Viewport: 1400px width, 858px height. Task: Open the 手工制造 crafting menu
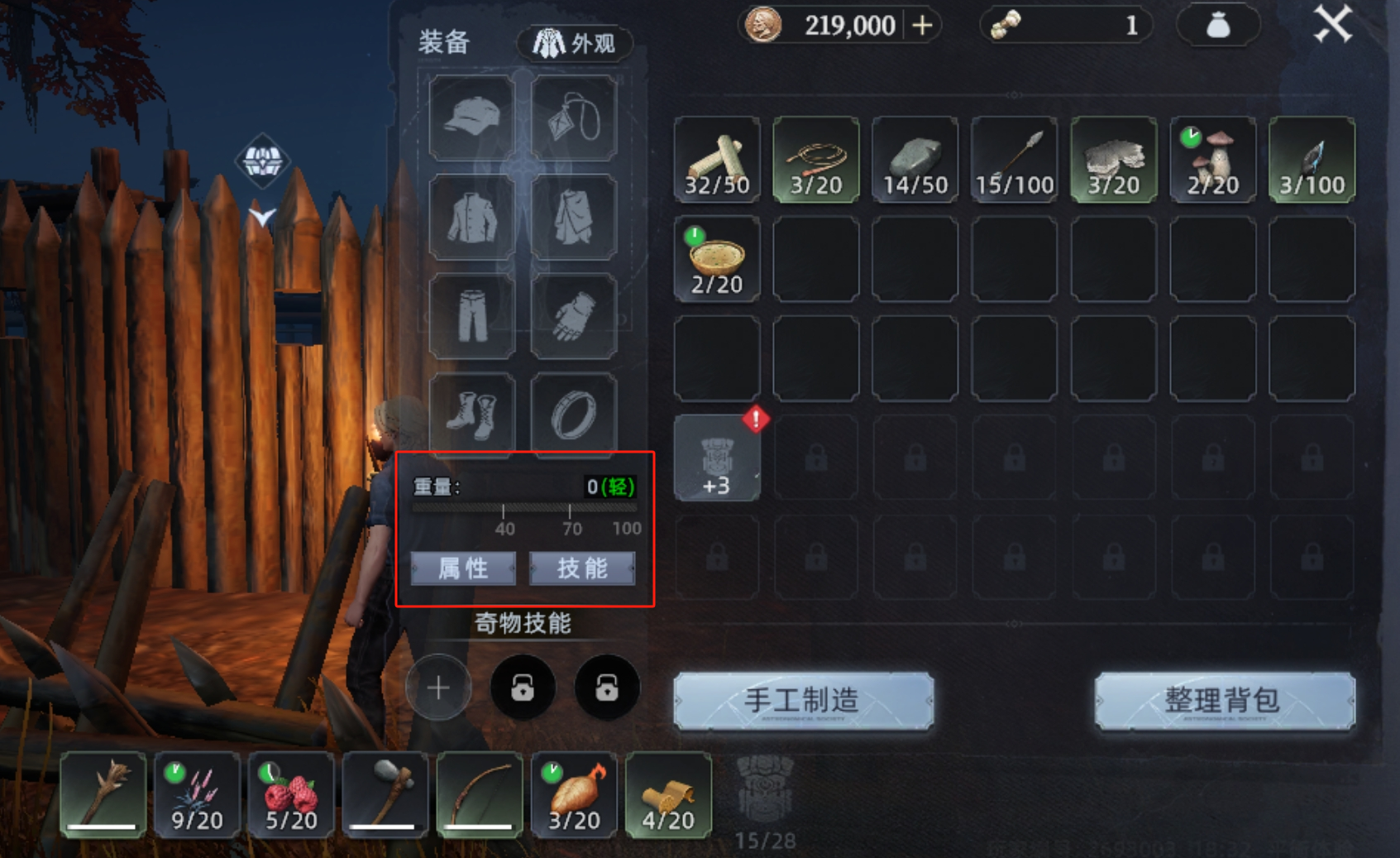click(x=803, y=701)
